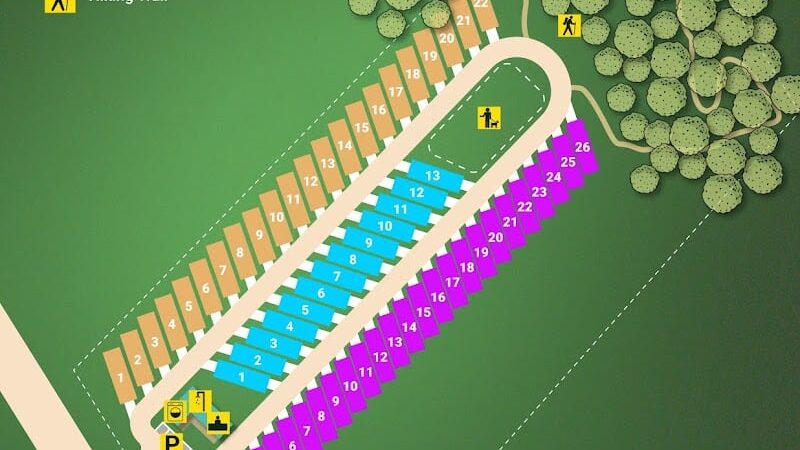Pick orange campsite number 1

[x=120, y=378]
